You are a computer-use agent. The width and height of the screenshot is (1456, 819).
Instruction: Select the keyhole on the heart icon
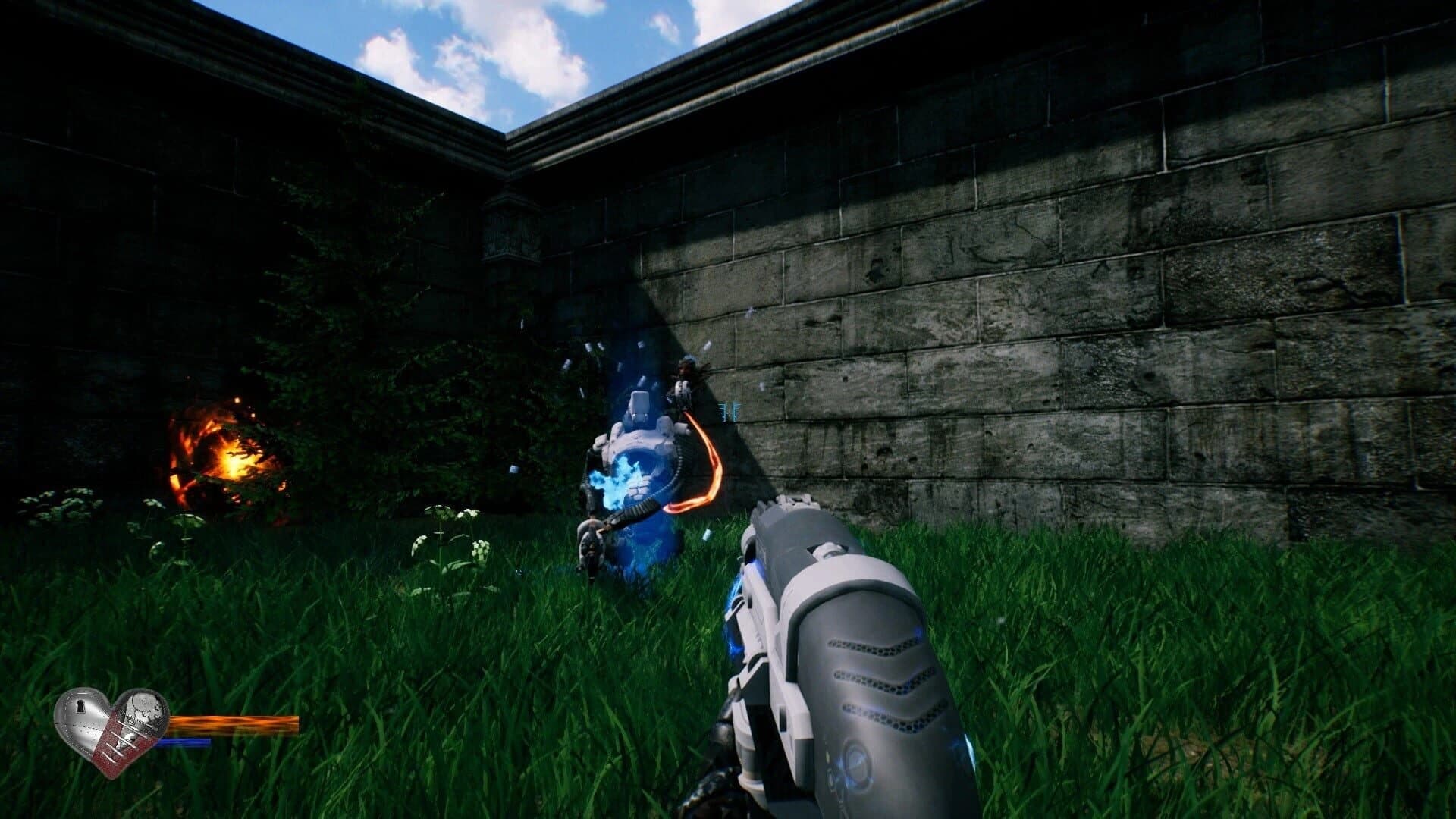pos(80,707)
